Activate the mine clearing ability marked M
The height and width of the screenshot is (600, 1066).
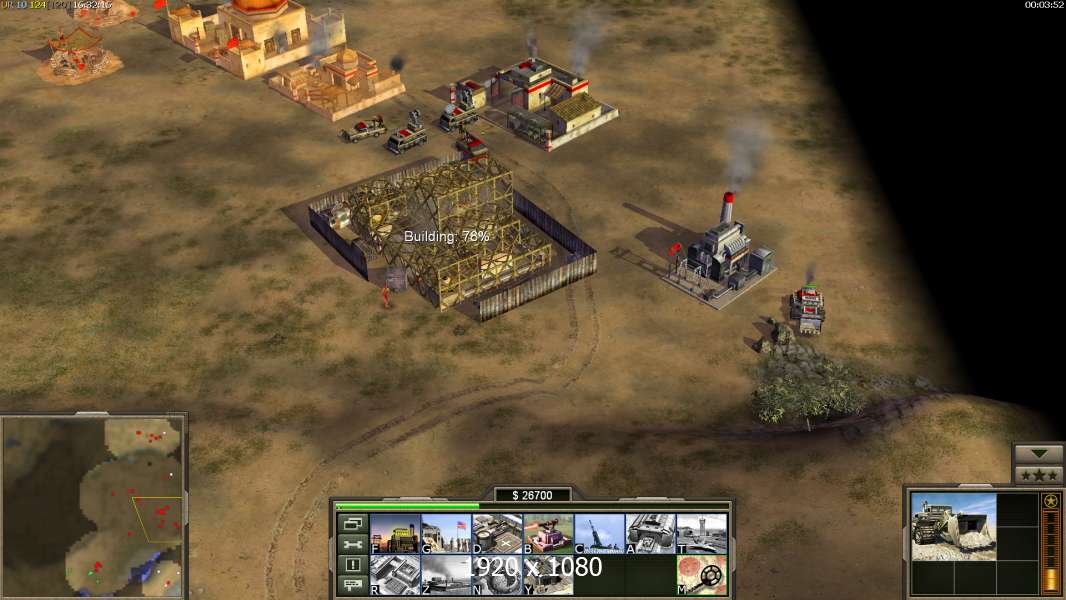tap(701, 575)
